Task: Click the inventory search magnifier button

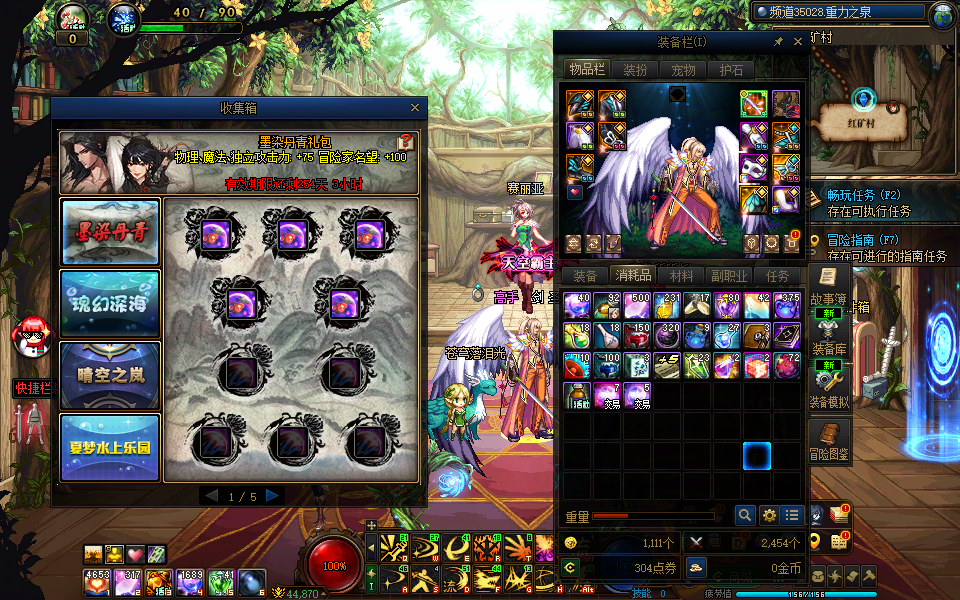Action: 745,515
